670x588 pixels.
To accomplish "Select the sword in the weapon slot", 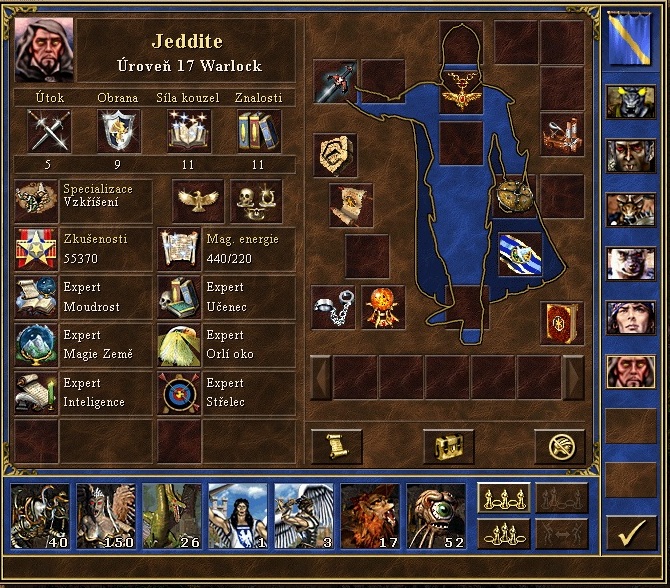I will click(x=335, y=82).
